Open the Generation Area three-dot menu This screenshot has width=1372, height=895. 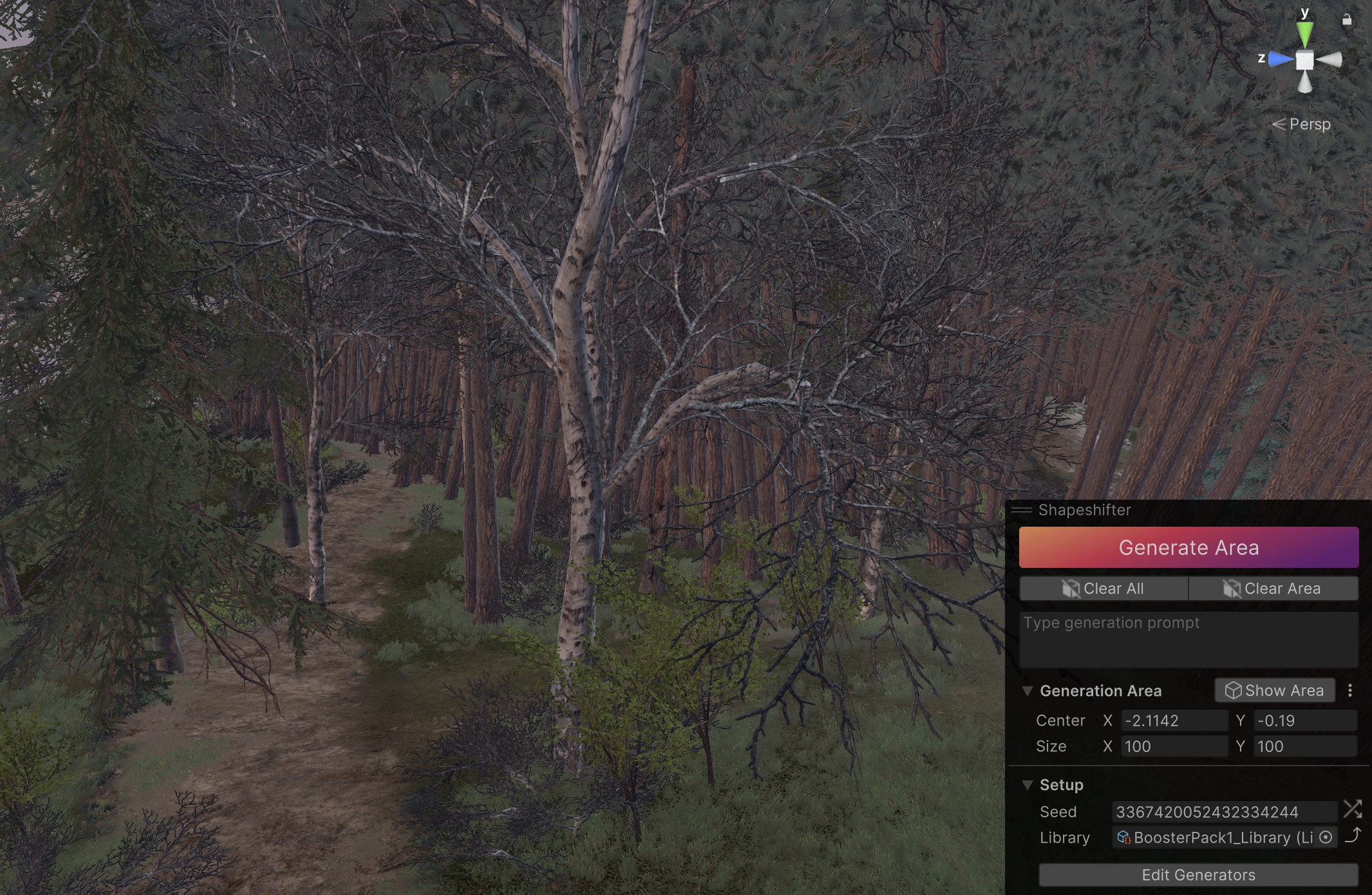point(1350,690)
